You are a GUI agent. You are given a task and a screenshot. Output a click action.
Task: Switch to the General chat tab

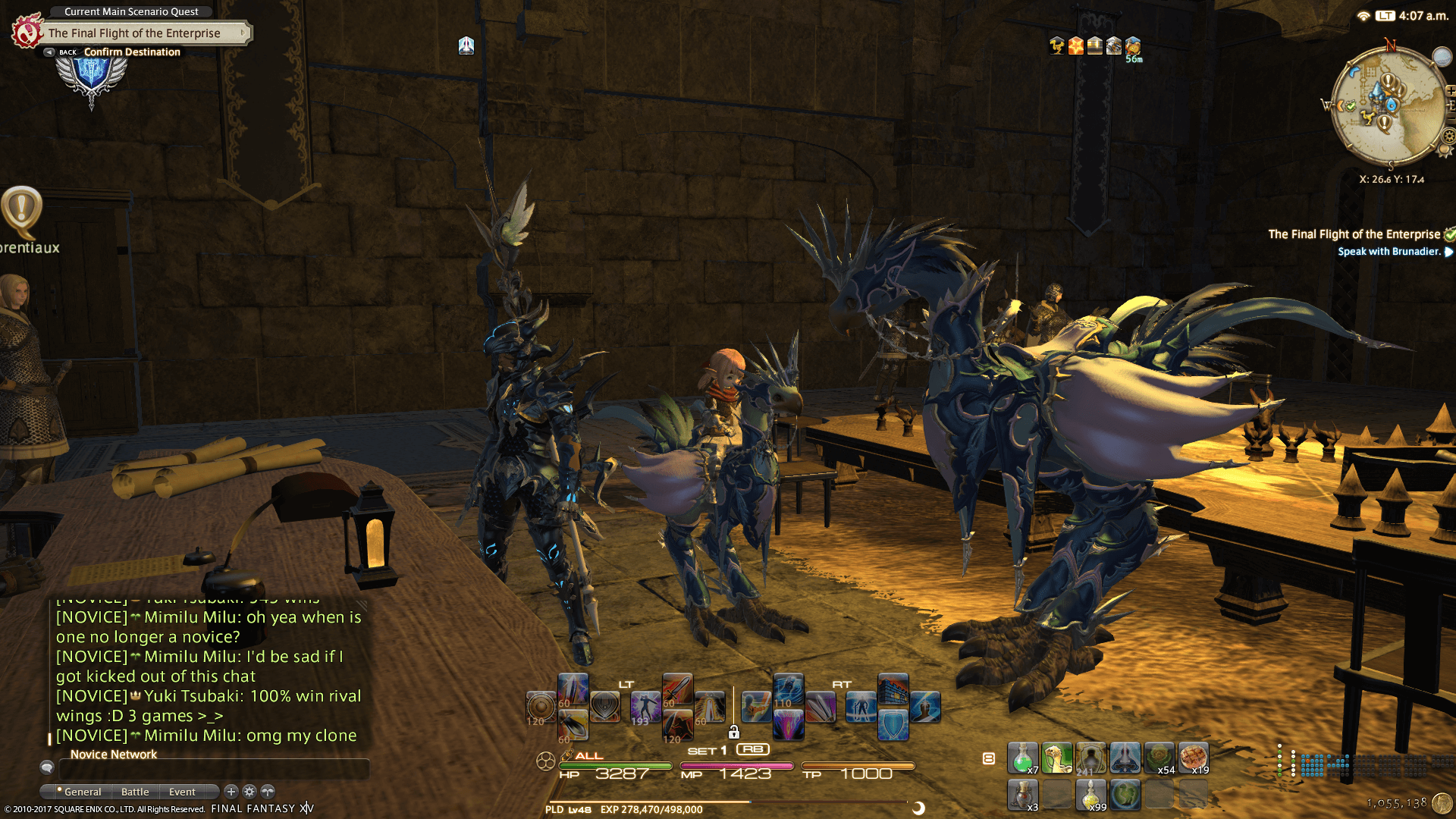point(82,792)
